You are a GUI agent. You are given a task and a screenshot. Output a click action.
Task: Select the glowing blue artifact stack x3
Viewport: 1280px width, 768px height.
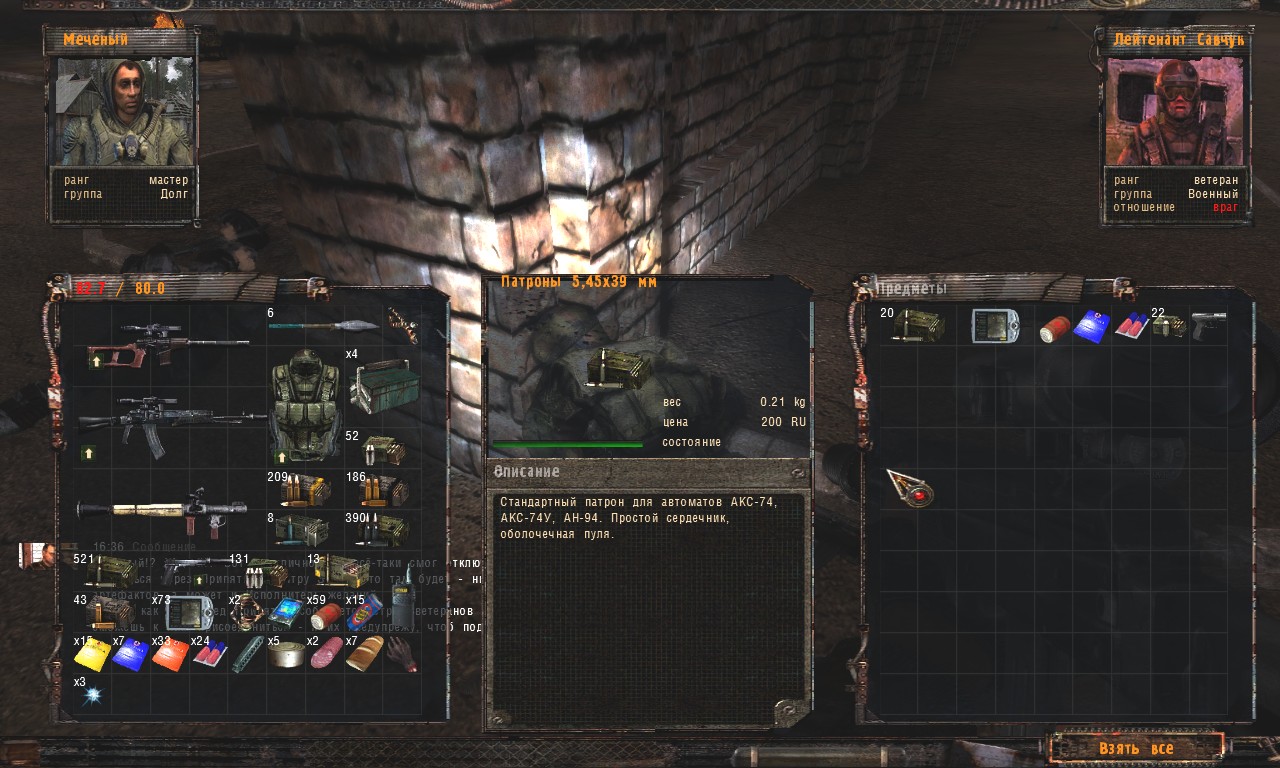tap(94, 693)
